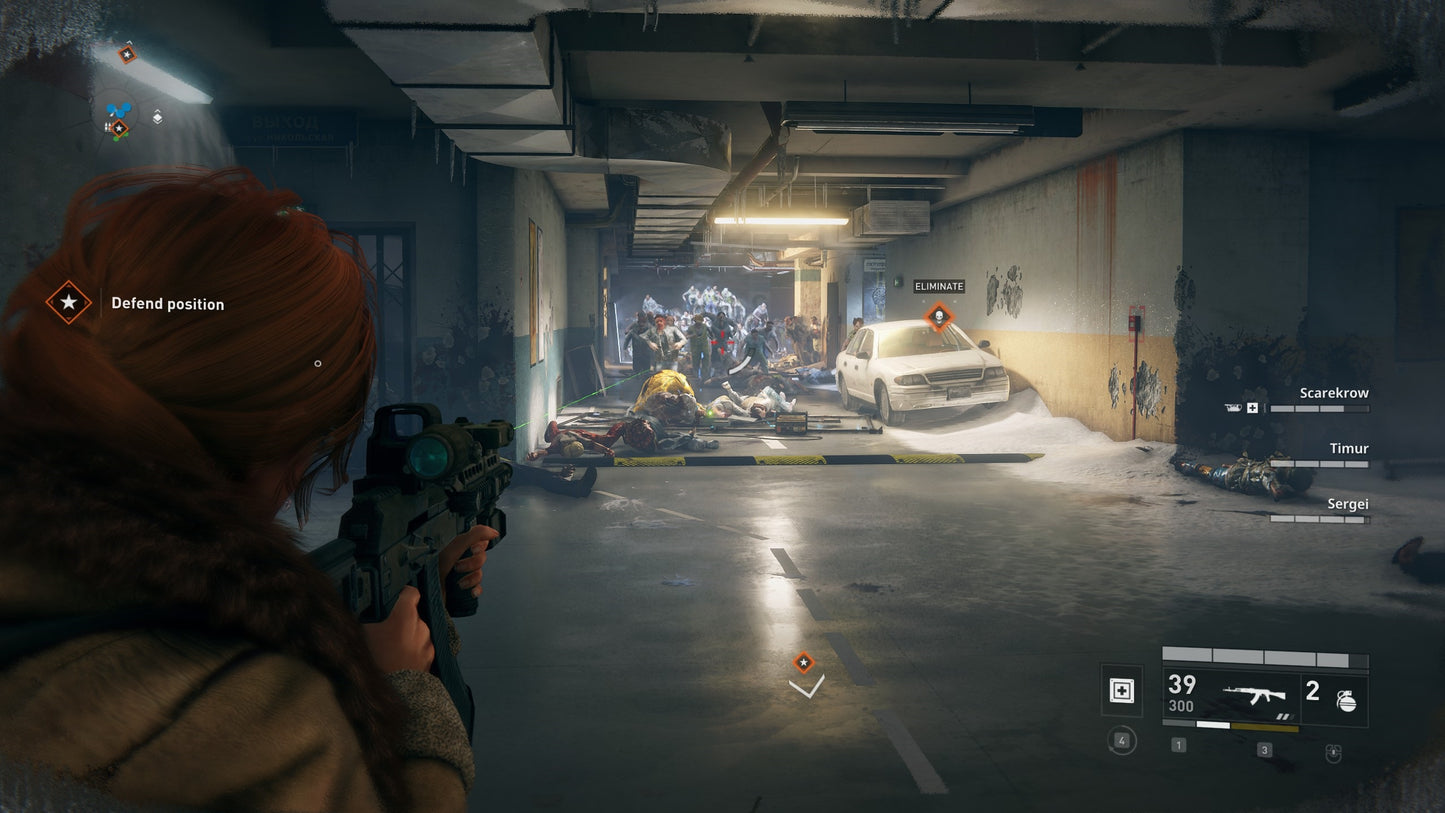1445x813 pixels.
Task: Click the star icon beside Defend position
Action: click(67, 303)
